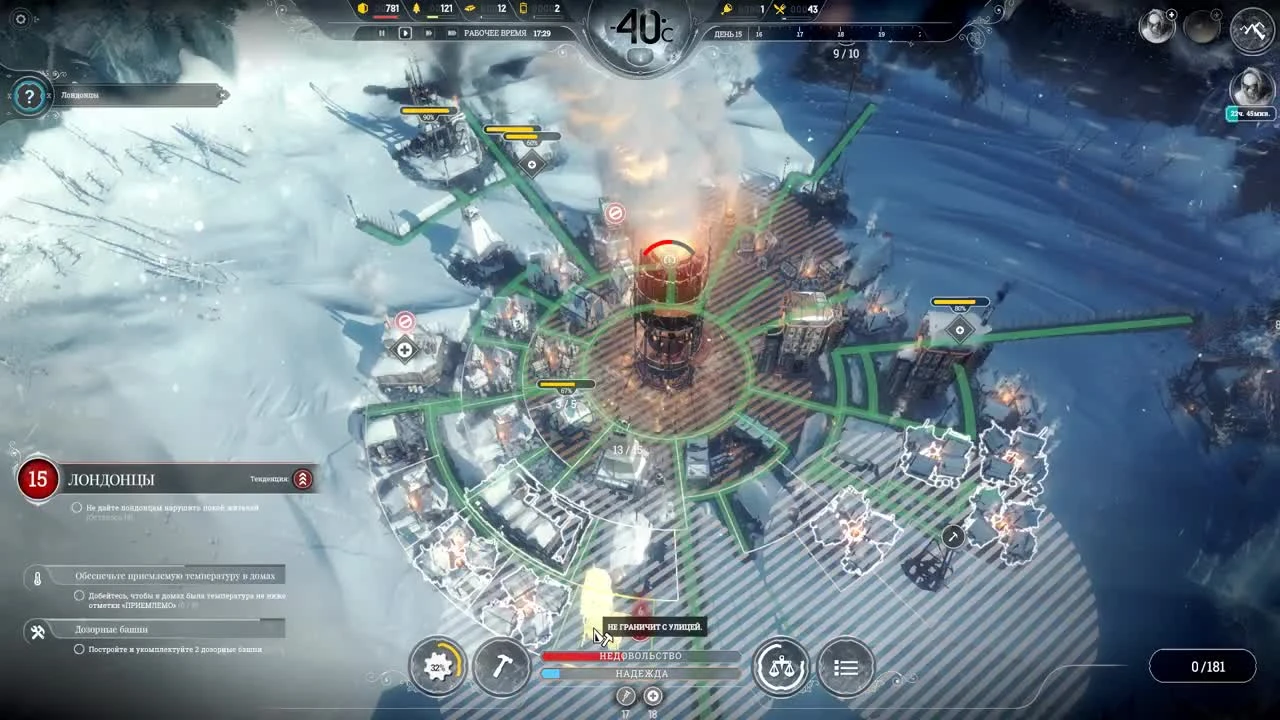Open the build menu with the hammer icon
The height and width of the screenshot is (720, 1280).
click(503, 667)
